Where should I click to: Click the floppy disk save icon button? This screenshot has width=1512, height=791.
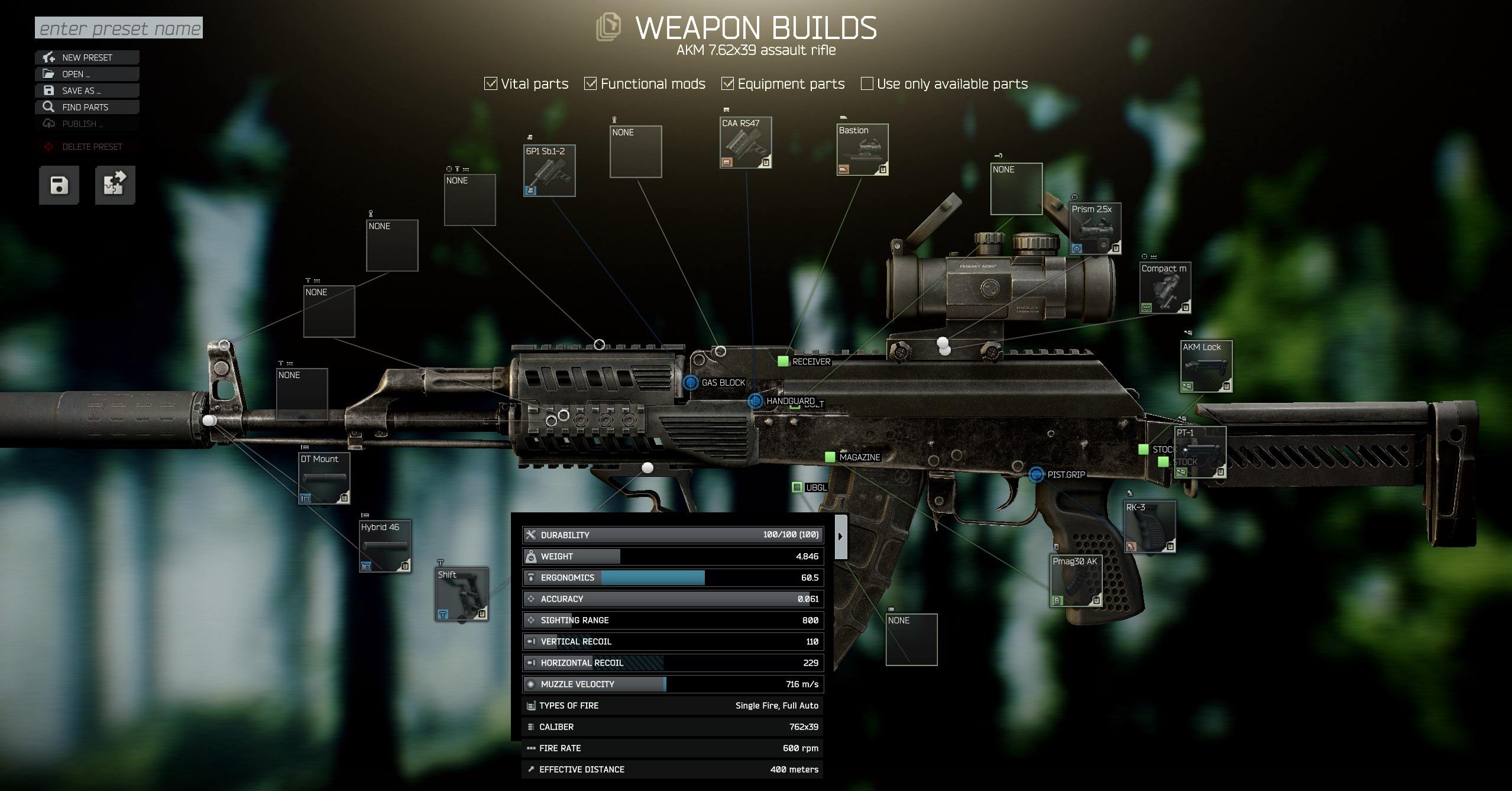pos(59,185)
